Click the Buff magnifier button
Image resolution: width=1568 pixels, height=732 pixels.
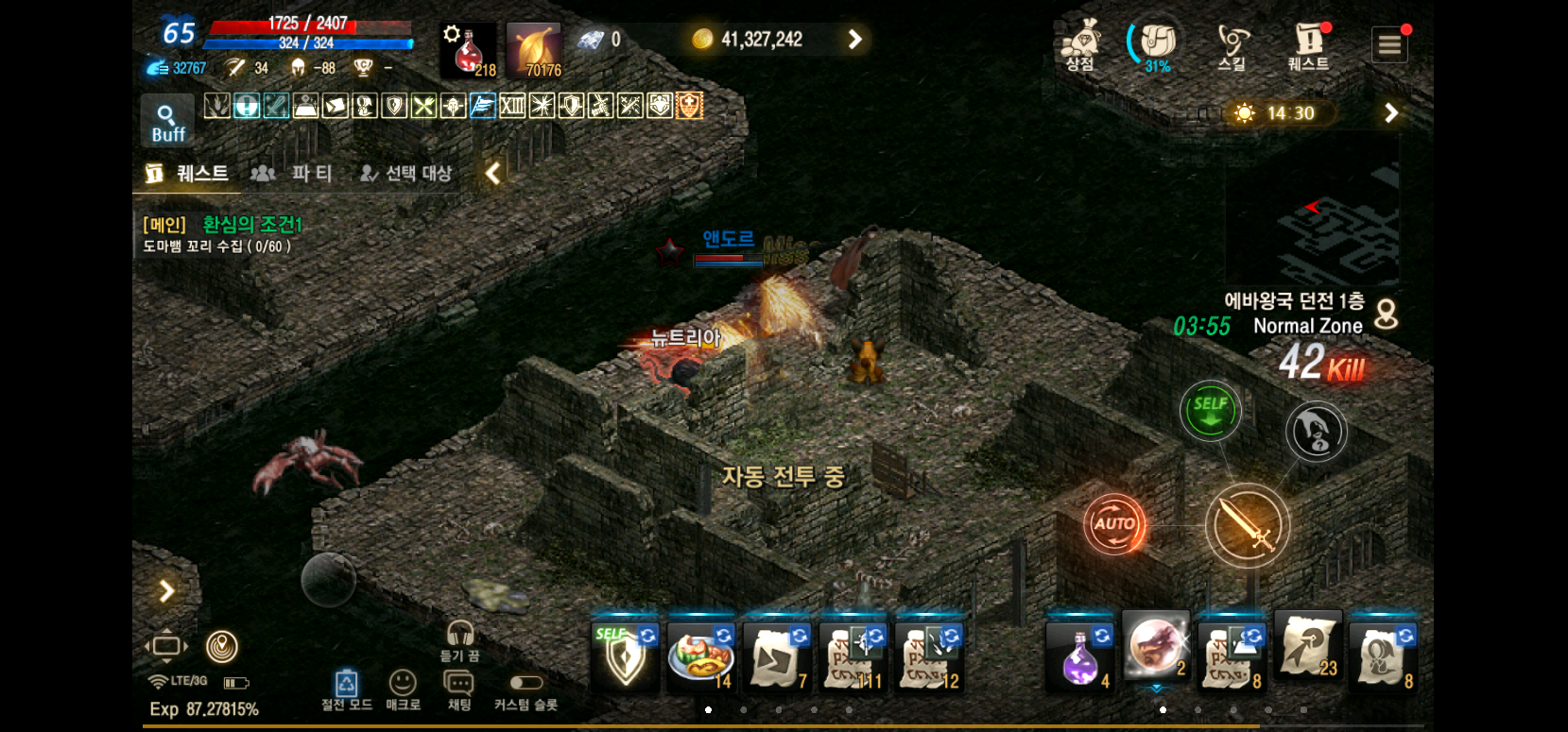(x=167, y=122)
